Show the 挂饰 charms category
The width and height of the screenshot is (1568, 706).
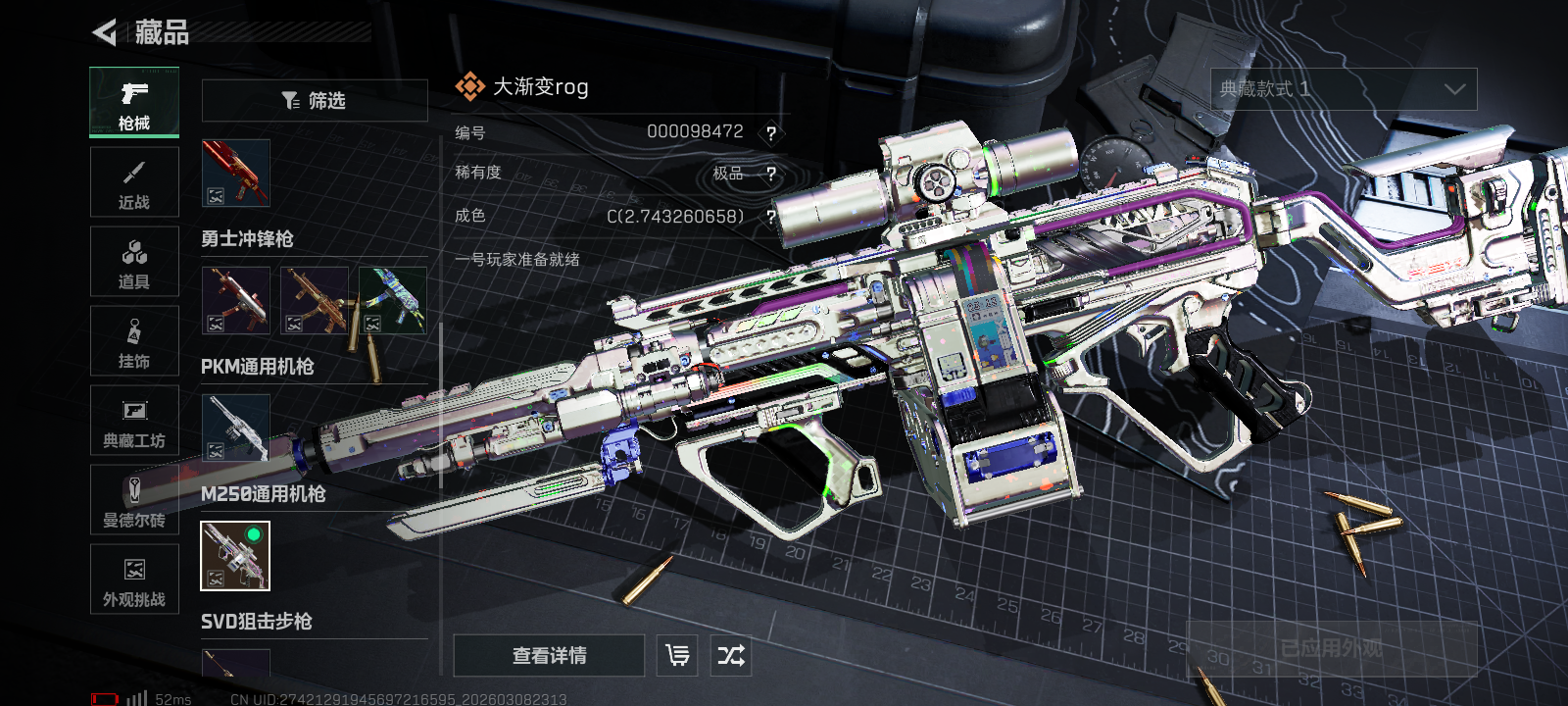pyautogui.click(x=134, y=341)
